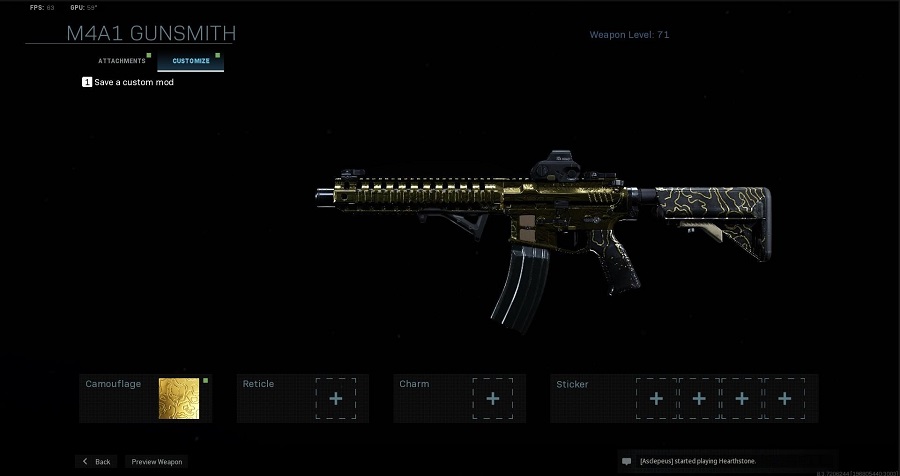900x476 pixels.
Task: Click the Preview Weapon button
Action: pos(157,461)
